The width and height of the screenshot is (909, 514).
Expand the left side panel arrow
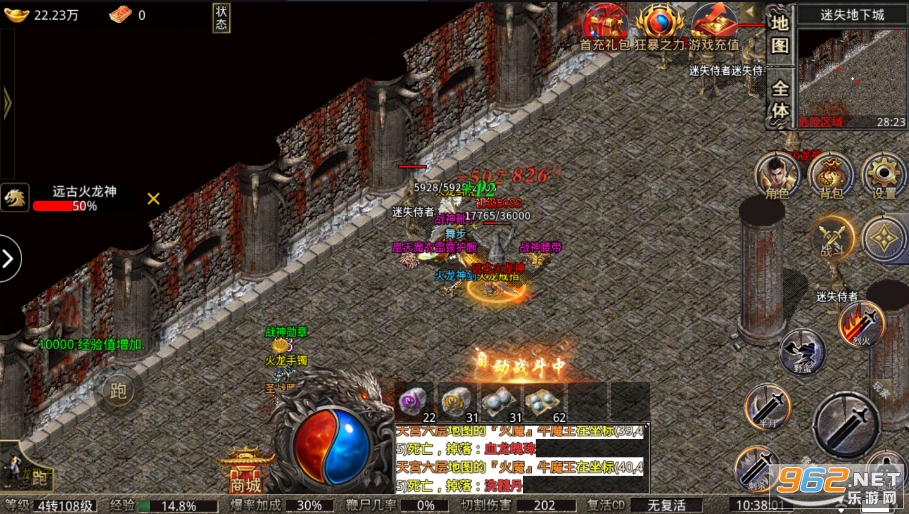10,259
